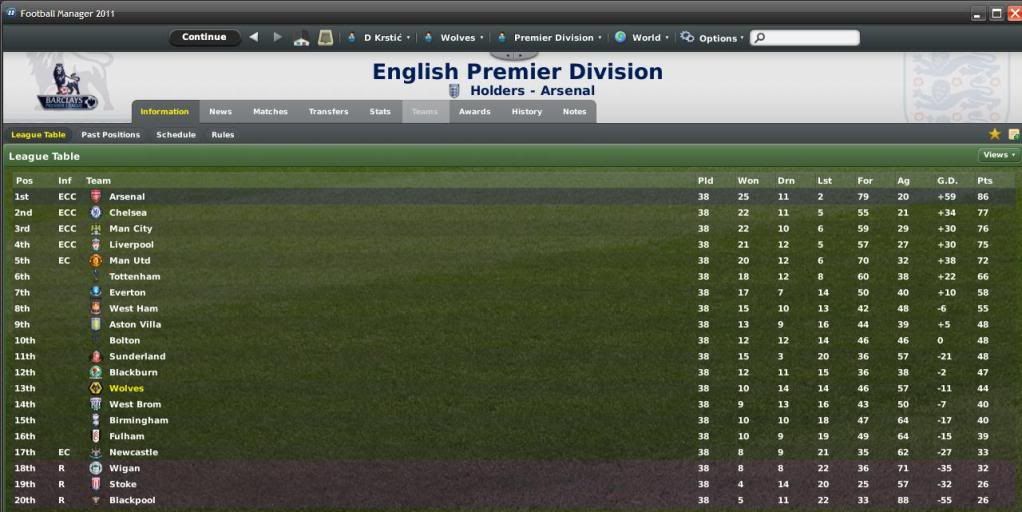Show the league Schedule sub-tab
Image resolution: width=1022 pixels, height=512 pixels.
176,135
